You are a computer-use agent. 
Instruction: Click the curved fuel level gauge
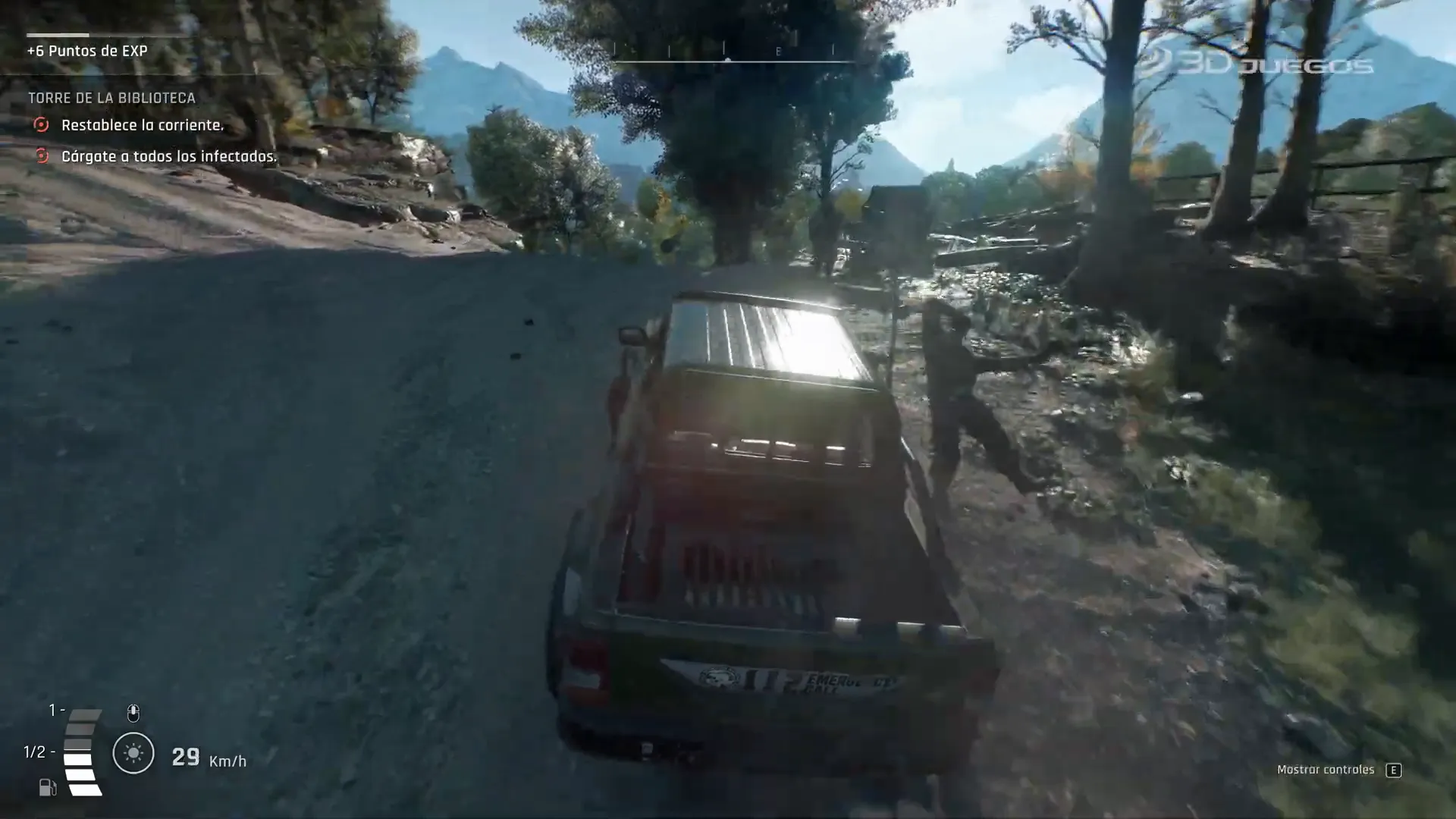click(x=82, y=751)
